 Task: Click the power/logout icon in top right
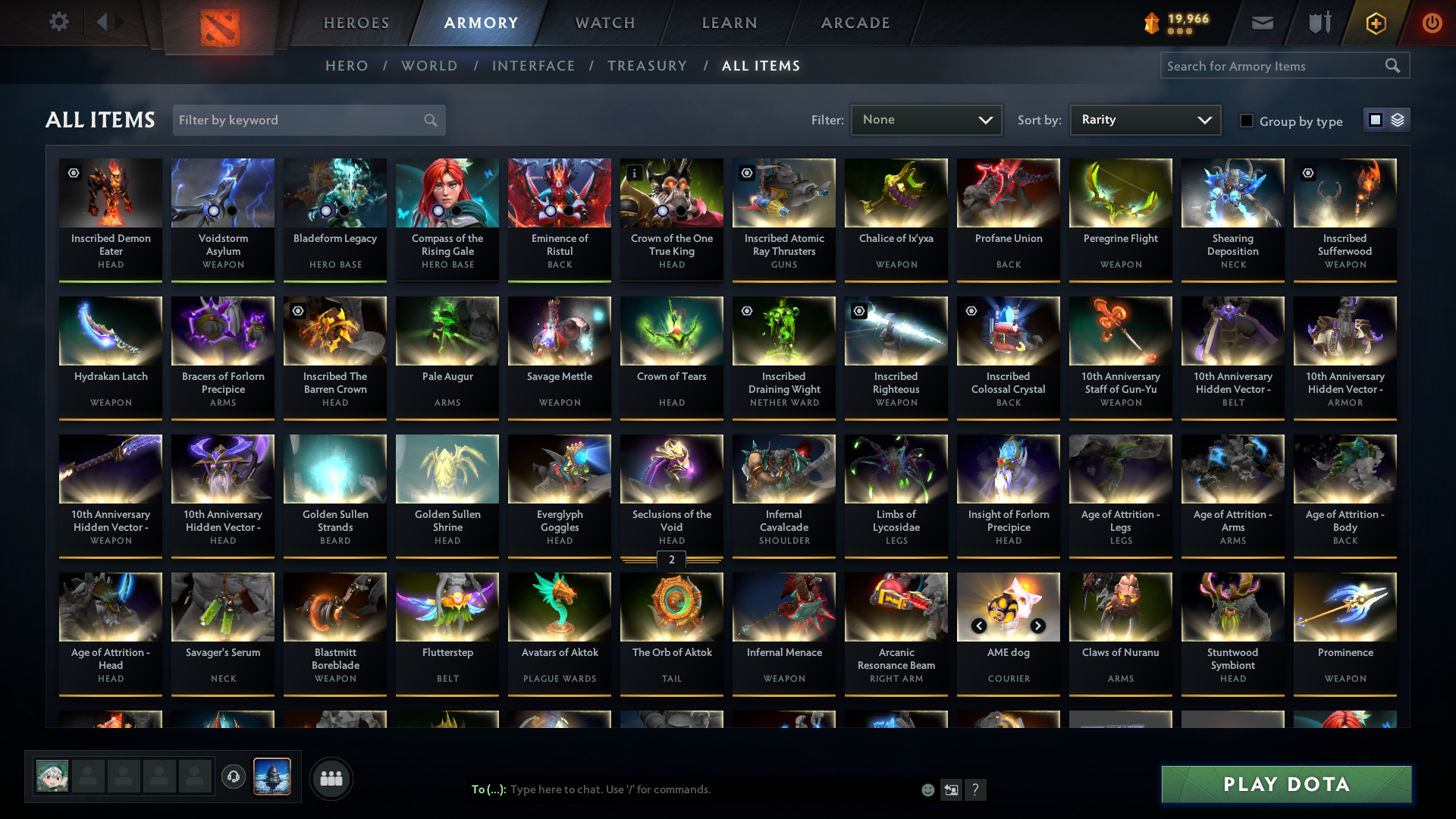point(1432,23)
